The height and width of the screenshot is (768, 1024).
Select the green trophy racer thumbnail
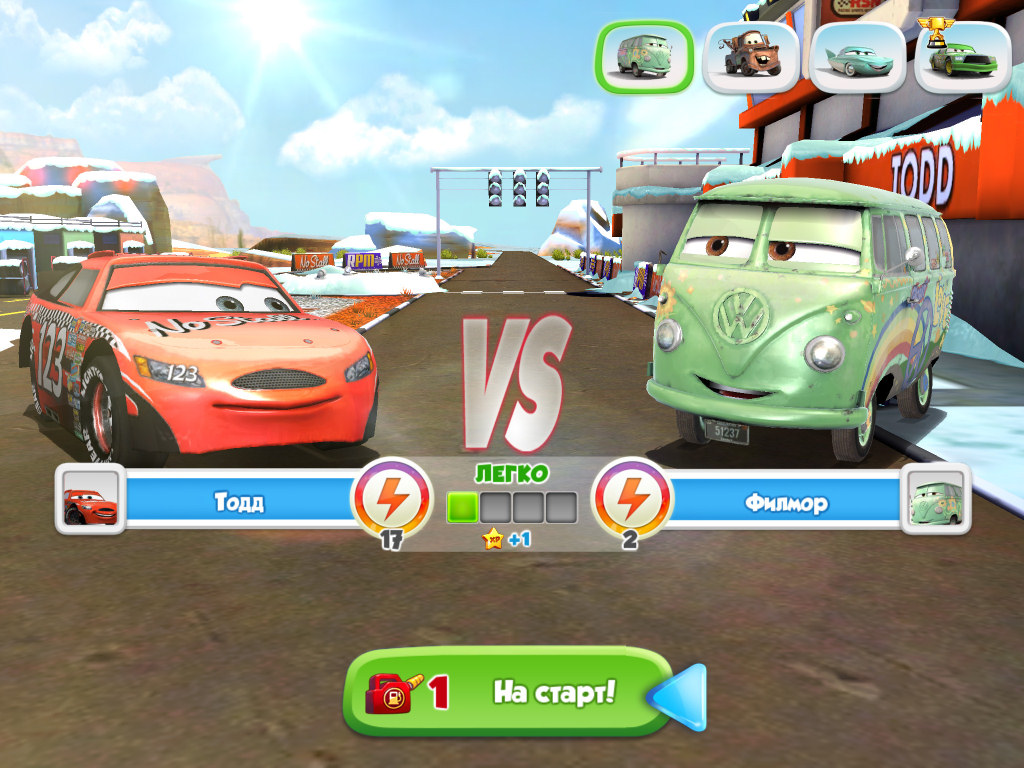click(962, 57)
